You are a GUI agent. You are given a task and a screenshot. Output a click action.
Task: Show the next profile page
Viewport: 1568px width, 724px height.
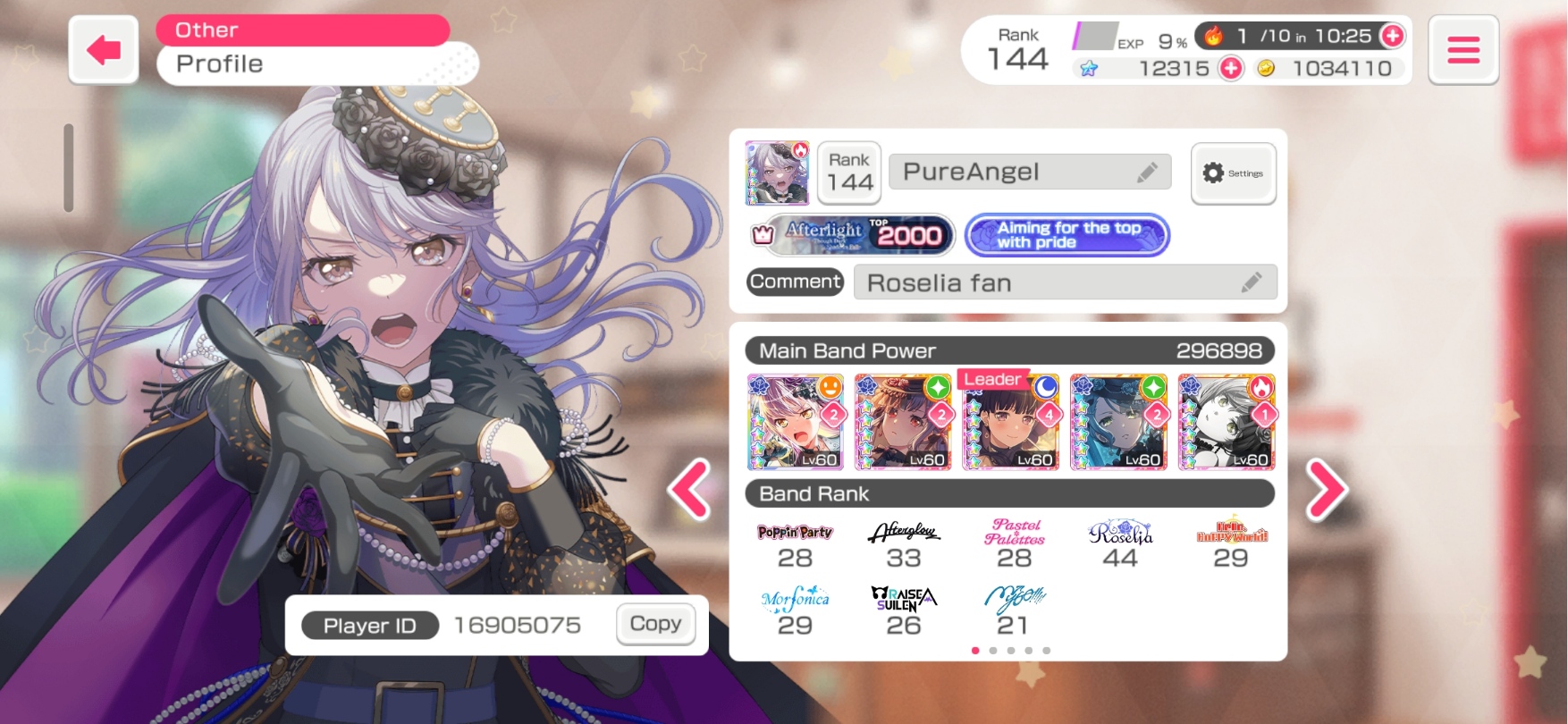pyautogui.click(x=1326, y=489)
